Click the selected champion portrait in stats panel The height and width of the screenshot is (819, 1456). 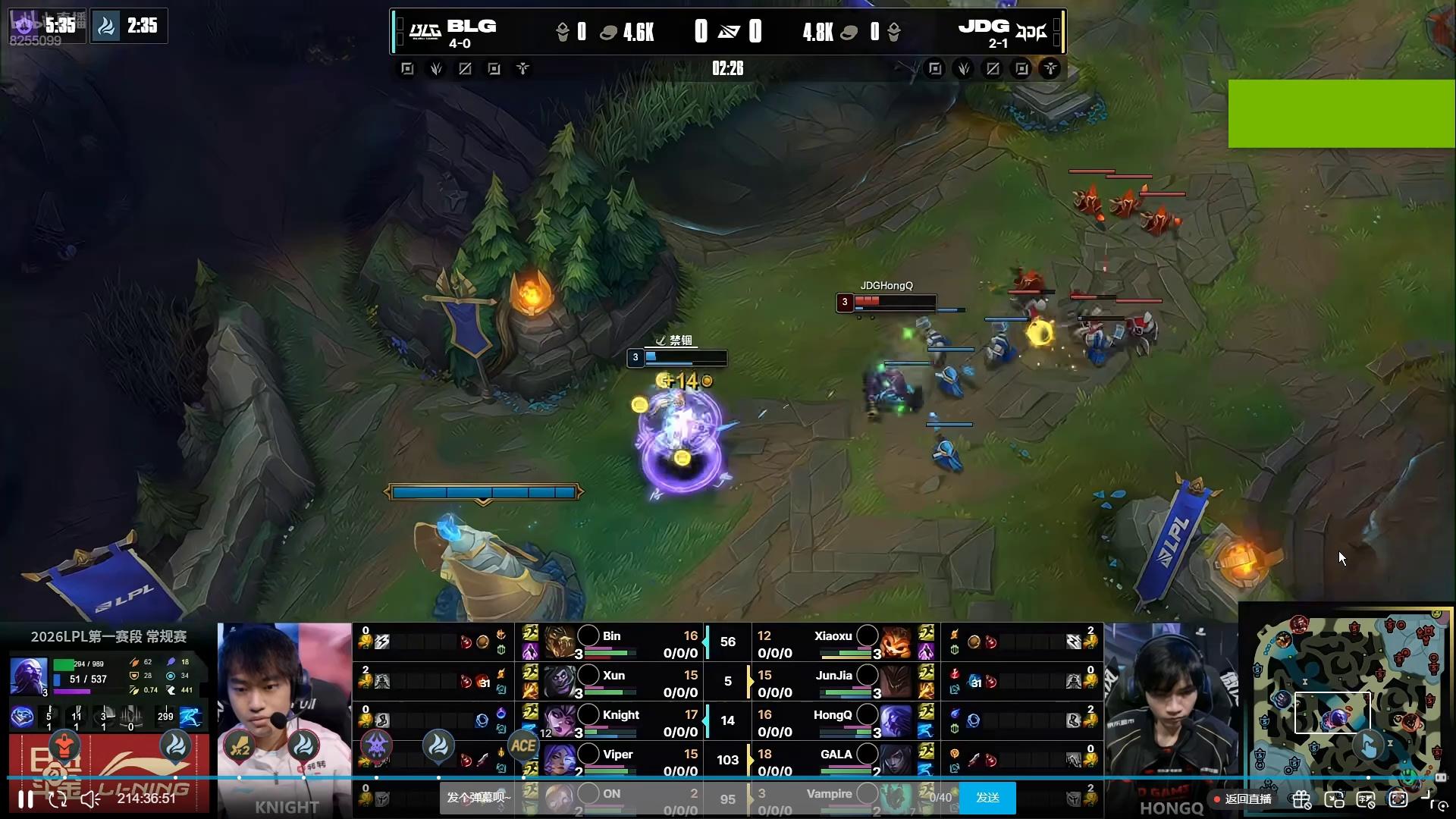(28, 676)
